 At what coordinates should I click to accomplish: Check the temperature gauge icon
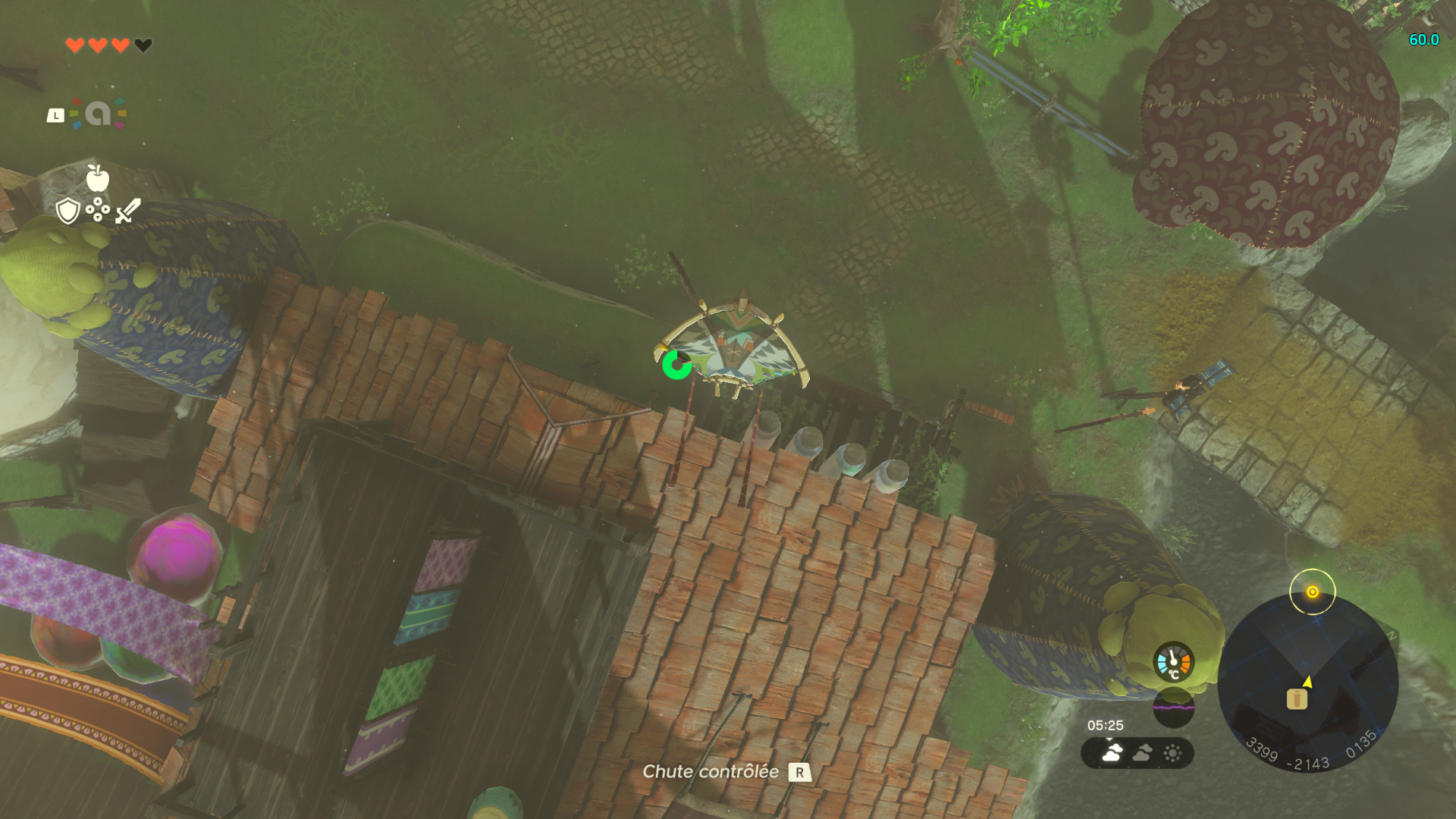1173,662
